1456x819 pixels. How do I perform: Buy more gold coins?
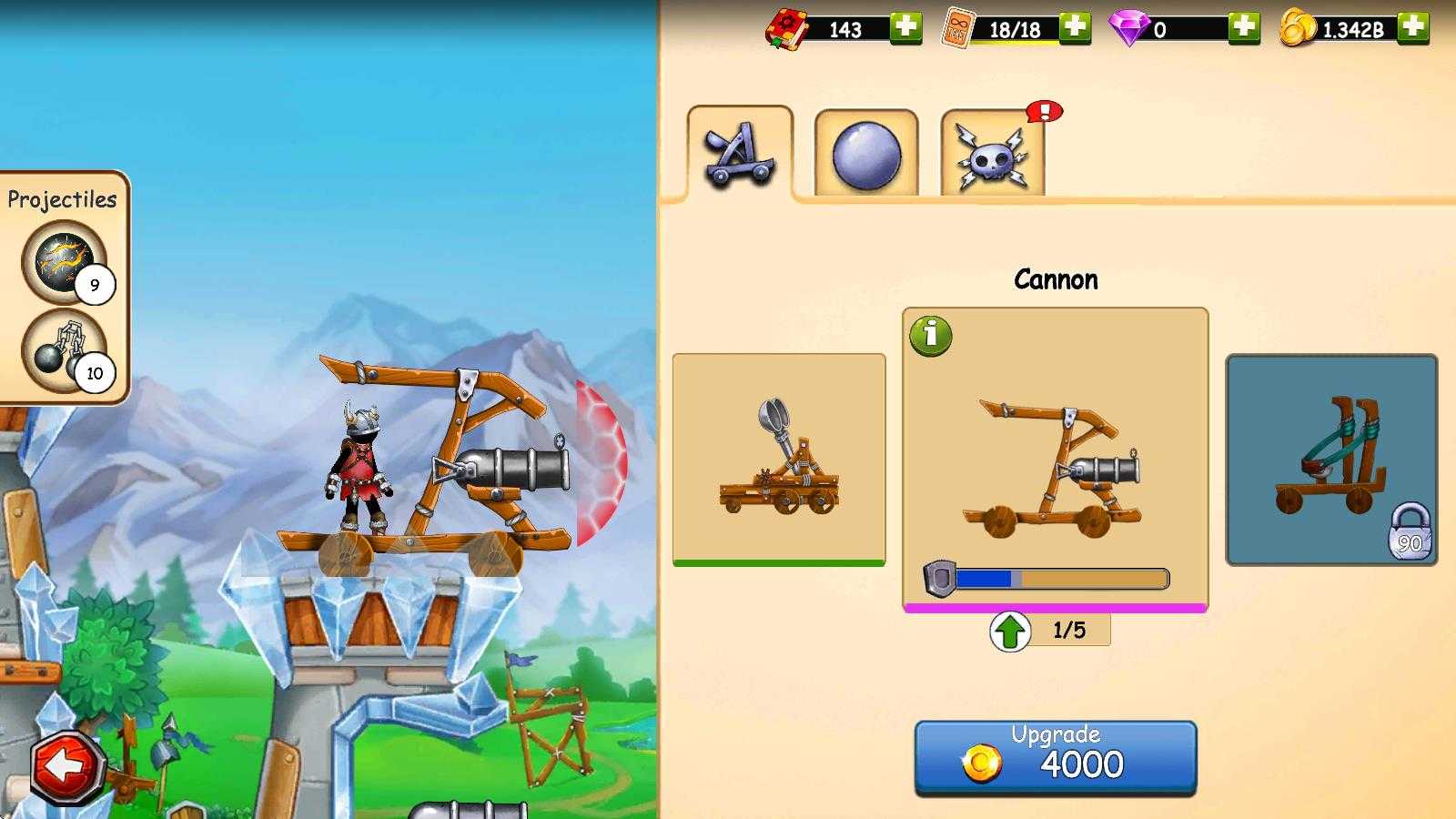coord(1413,28)
